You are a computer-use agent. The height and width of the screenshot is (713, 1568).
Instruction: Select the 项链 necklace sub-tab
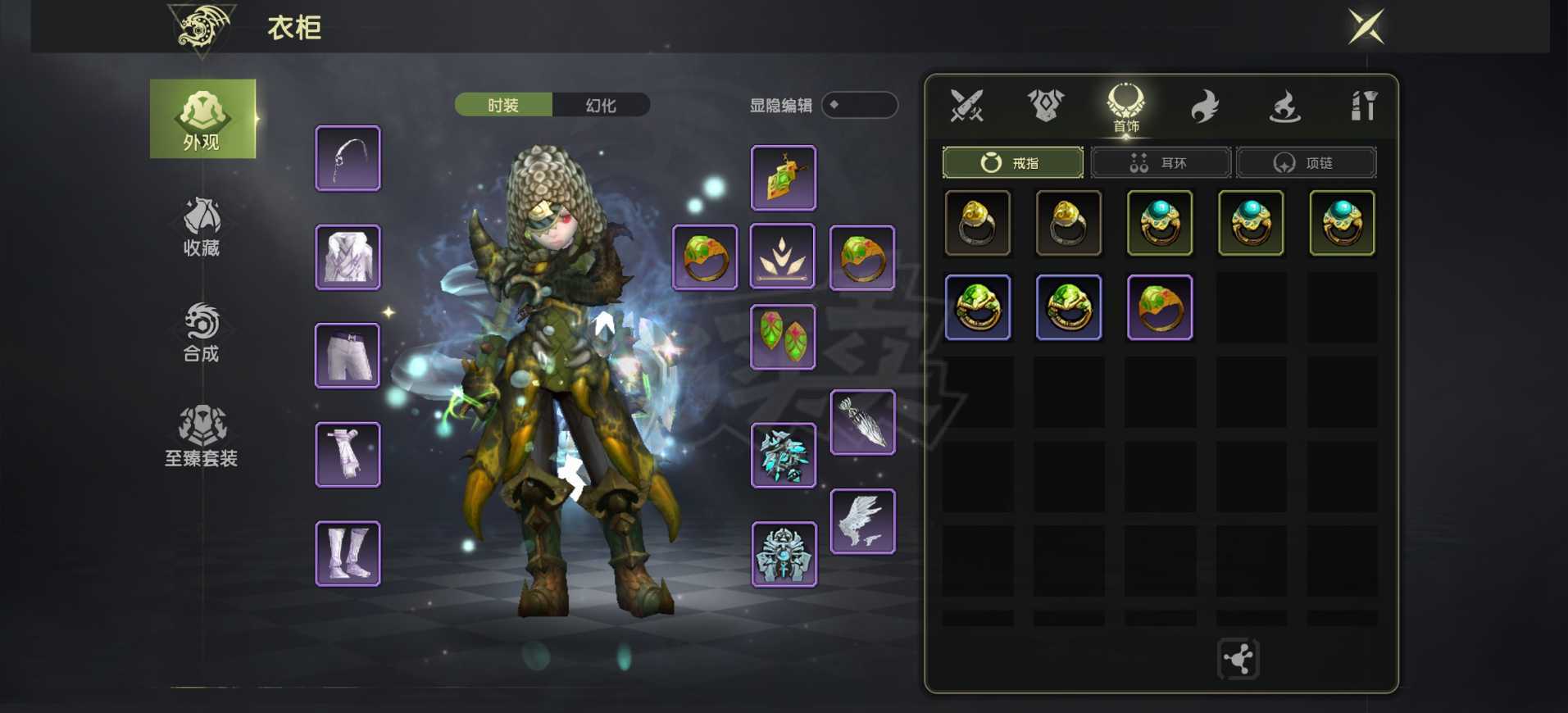click(x=1306, y=163)
